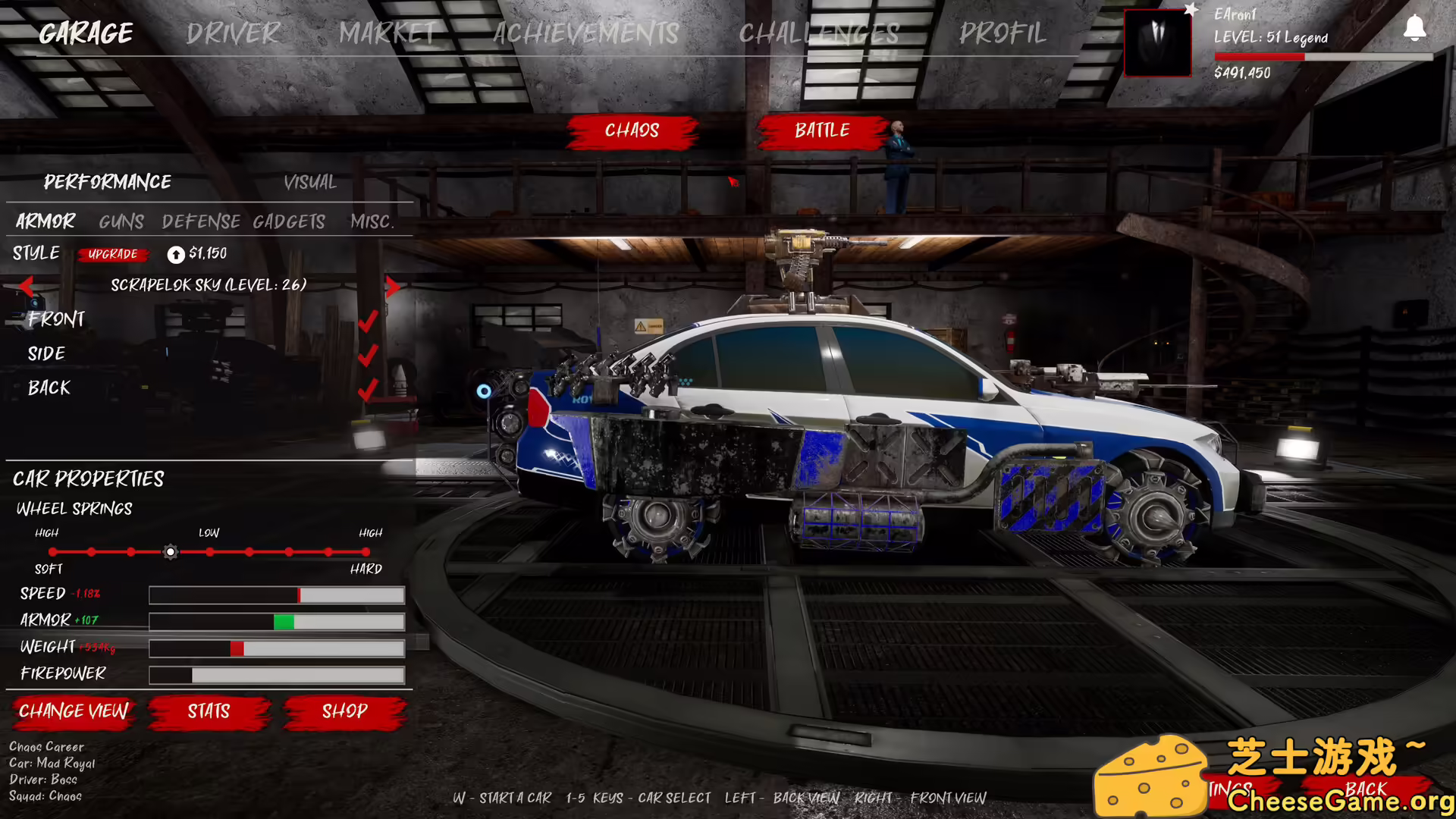Viewport: 1456px width, 819px height.
Task: Open the GADGETS tab
Action: click(289, 221)
